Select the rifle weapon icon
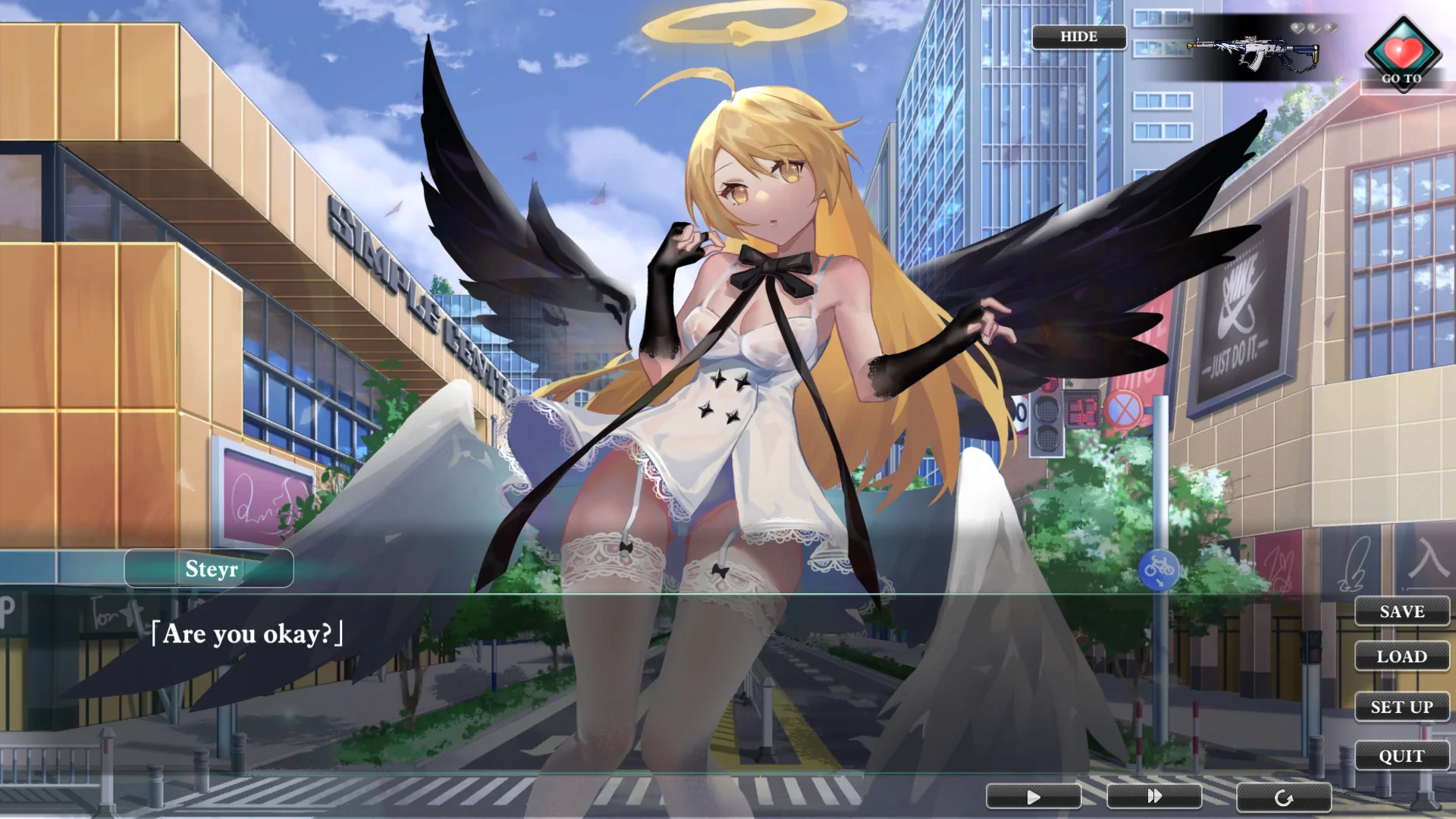Viewport: 1456px width, 819px height. (1254, 52)
